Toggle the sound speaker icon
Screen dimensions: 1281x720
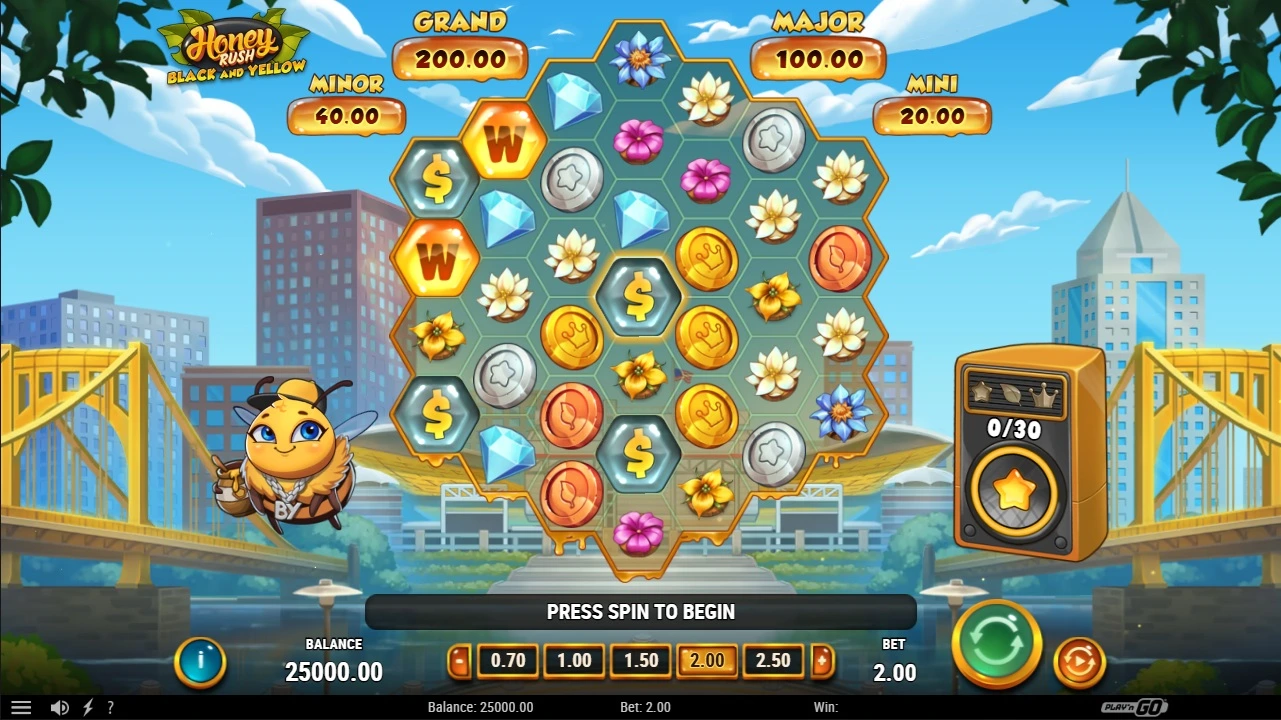[59, 707]
